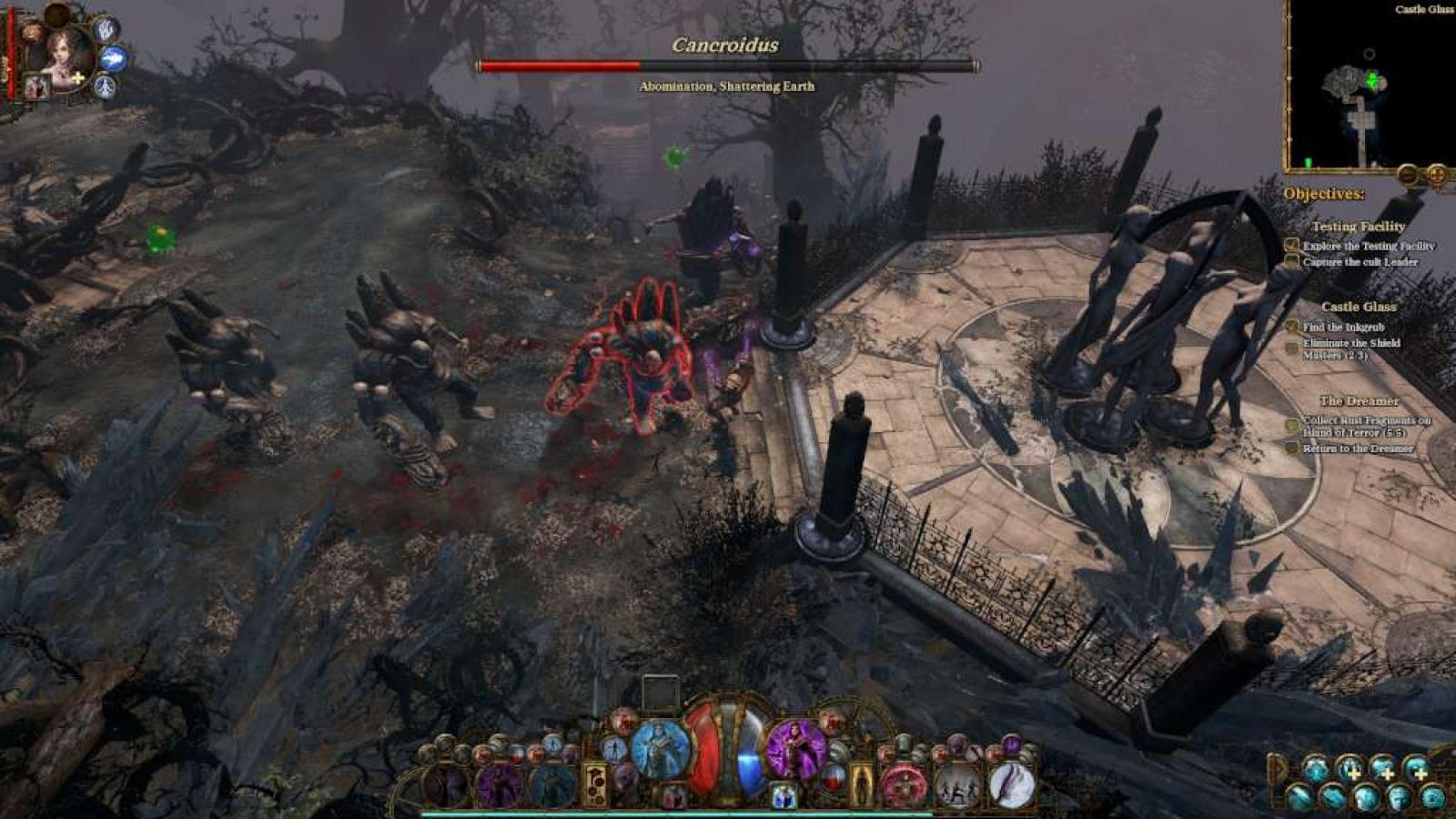Select the Capture the cult Leader objective
The width and height of the screenshot is (1456, 819).
1360,262
